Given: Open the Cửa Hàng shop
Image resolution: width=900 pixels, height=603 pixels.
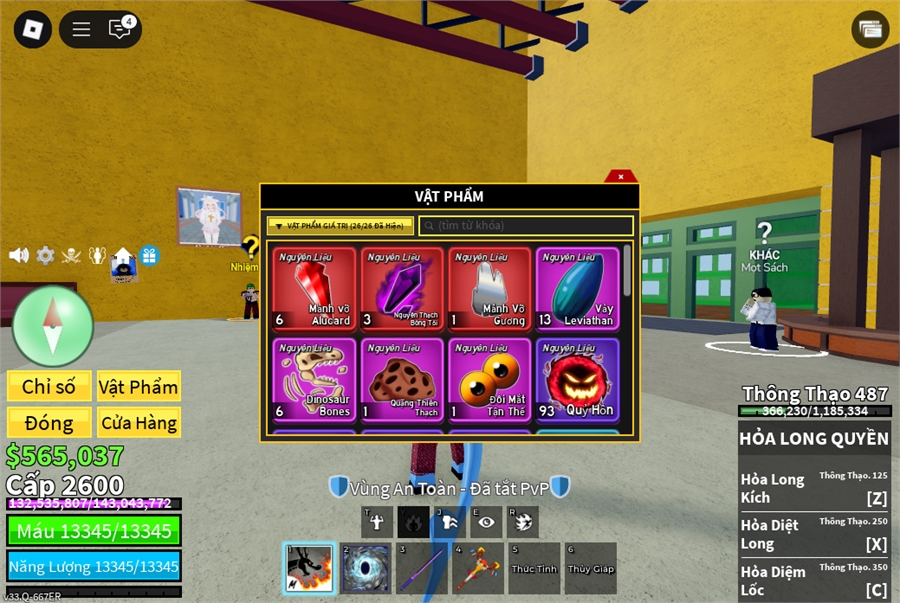Looking at the screenshot, I should [138, 423].
